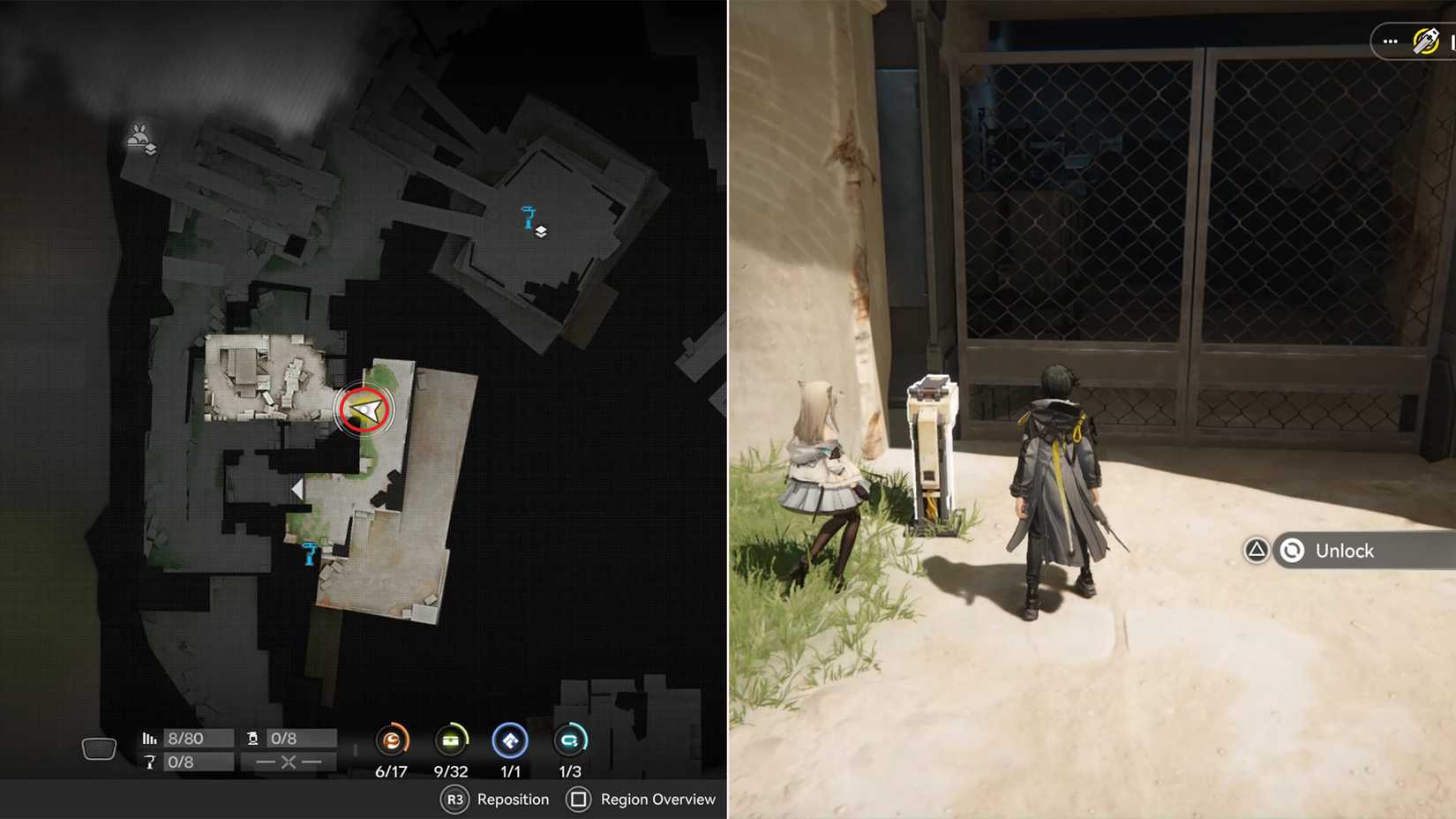Click the yellow key item icon in top-right pill
Viewport: 1456px width, 819px height.
tap(1427, 41)
